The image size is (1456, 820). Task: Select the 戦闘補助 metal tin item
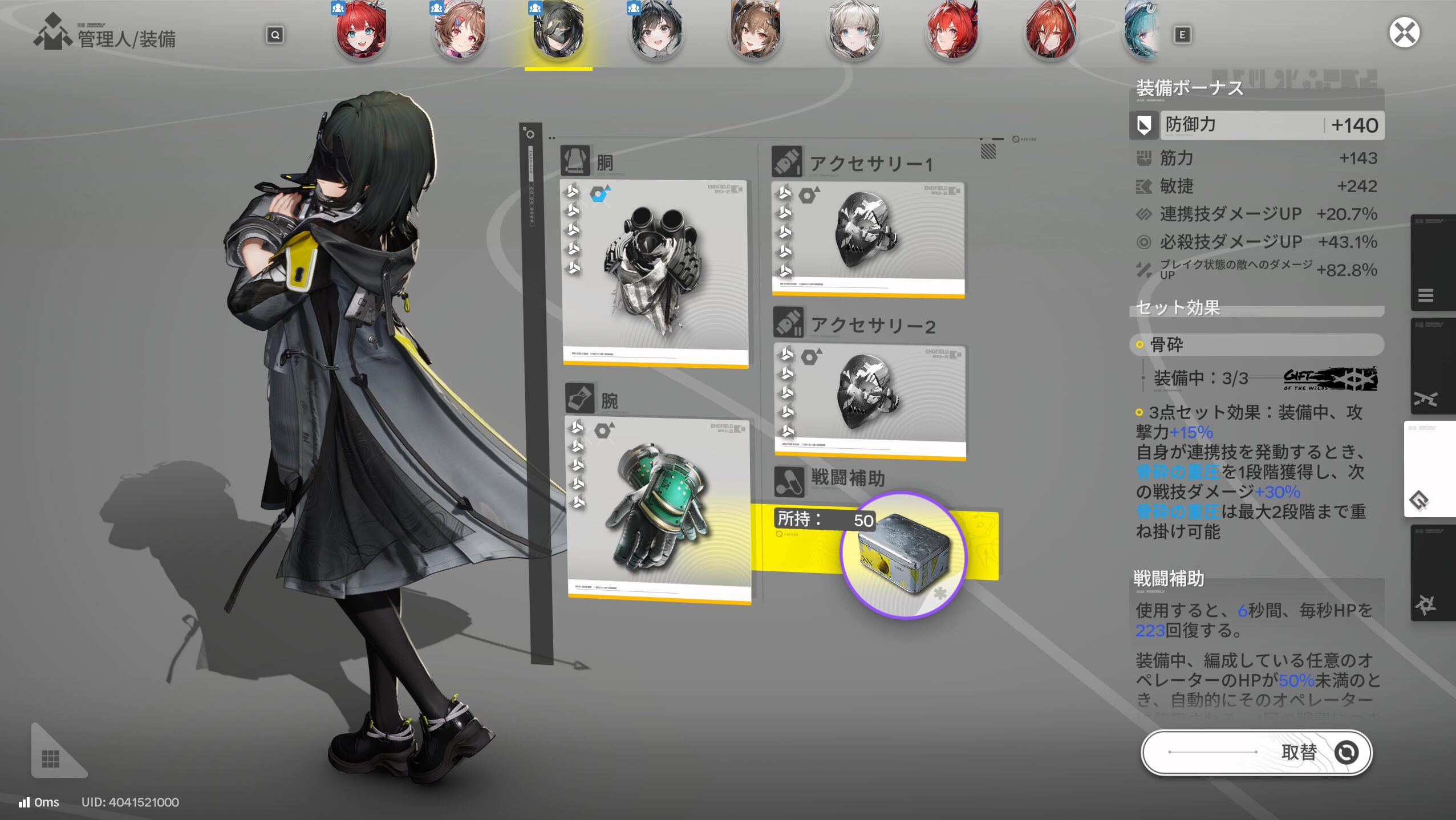click(903, 555)
